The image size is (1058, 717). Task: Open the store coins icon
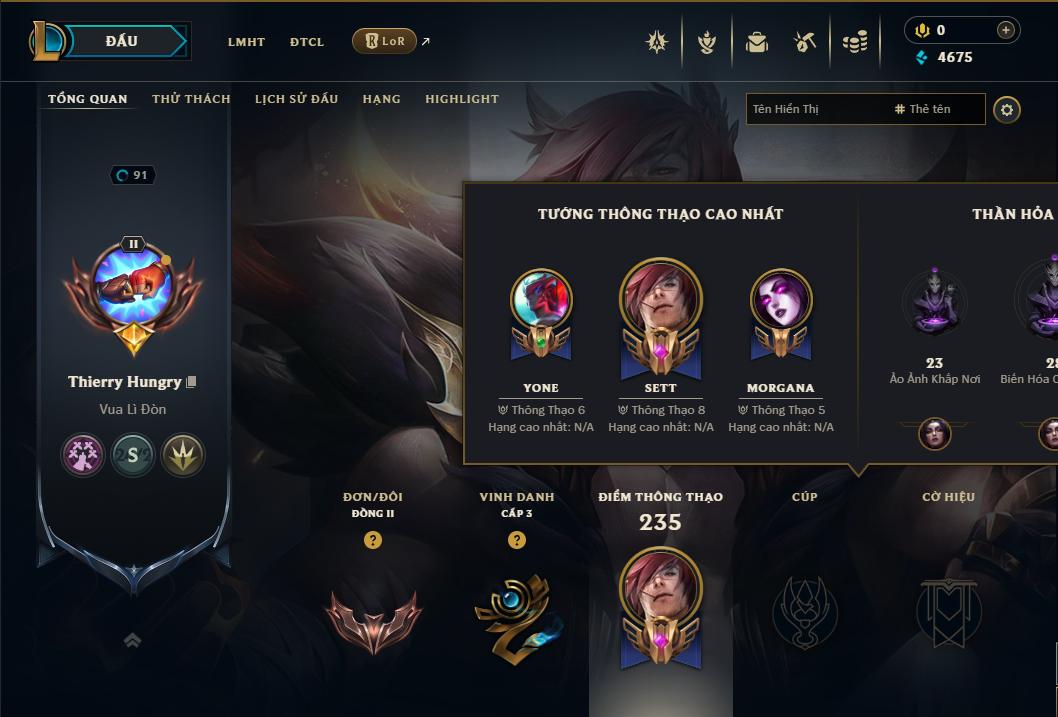click(x=855, y=42)
